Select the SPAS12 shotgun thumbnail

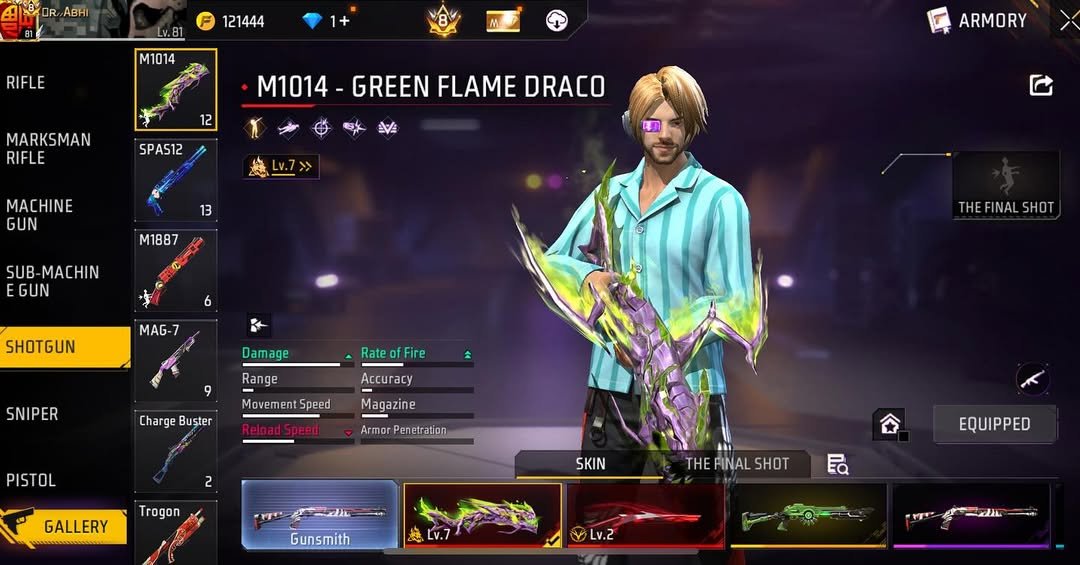pyautogui.click(x=175, y=180)
